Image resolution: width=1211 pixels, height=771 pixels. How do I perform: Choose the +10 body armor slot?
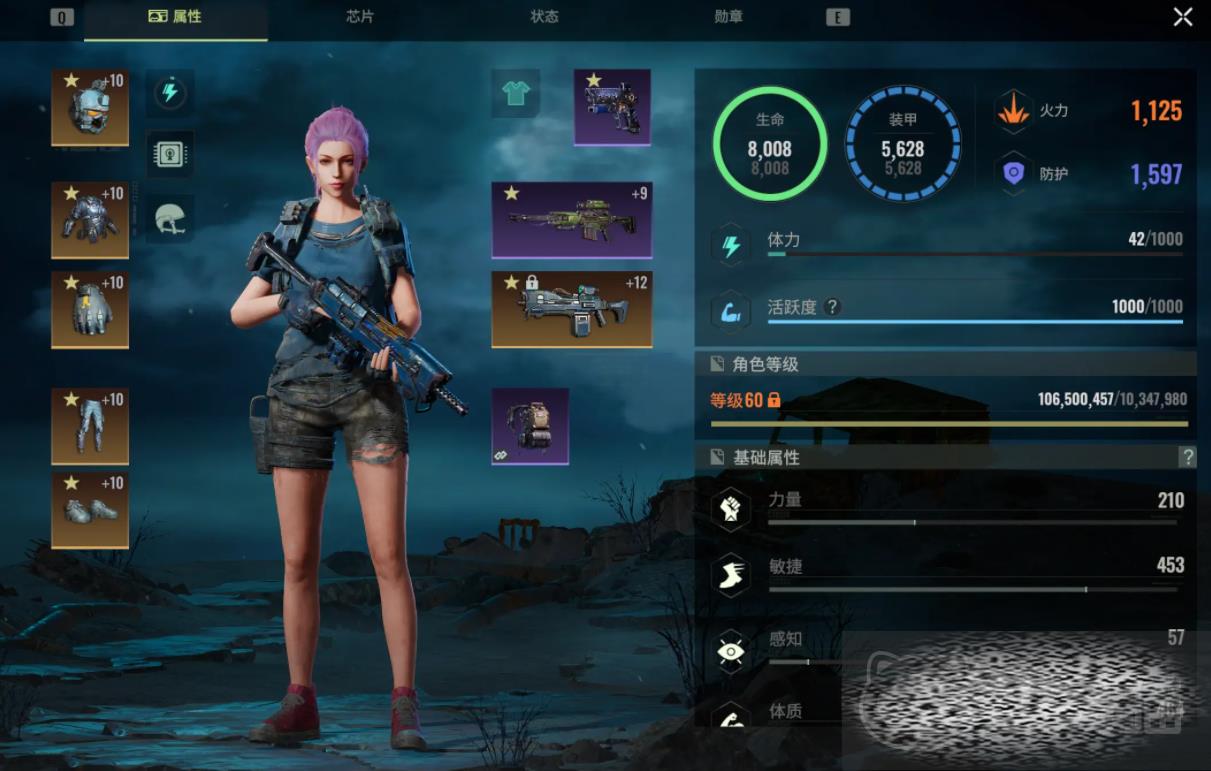pos(90,219)
